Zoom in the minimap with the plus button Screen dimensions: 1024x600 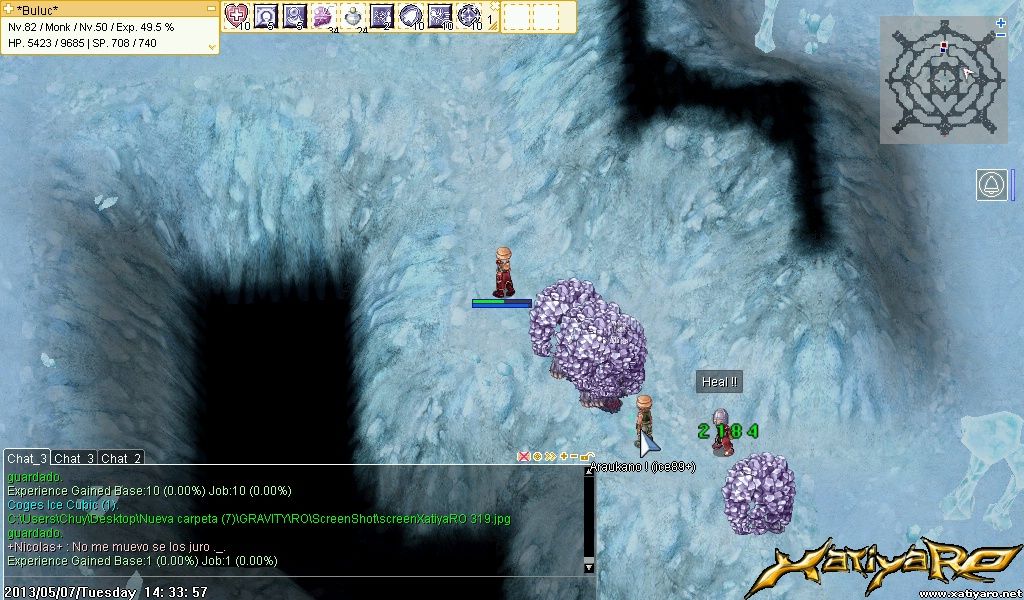pyautogui.click(x=1001, y=22)
